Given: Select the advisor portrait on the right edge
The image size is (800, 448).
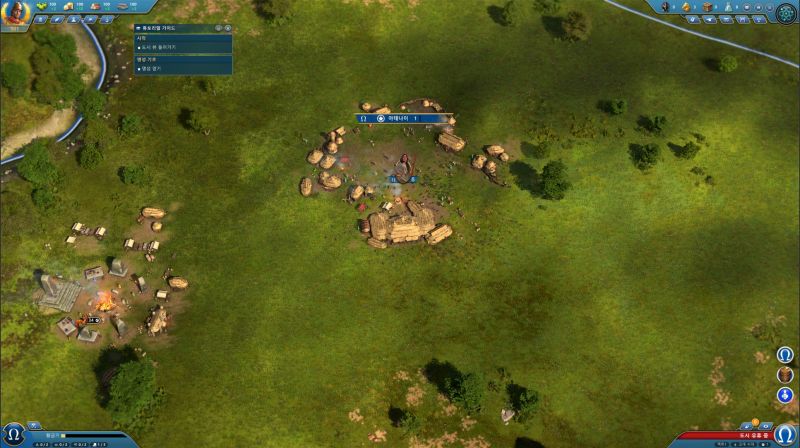Looking at the screenshot, I should [x=786, y=376].
